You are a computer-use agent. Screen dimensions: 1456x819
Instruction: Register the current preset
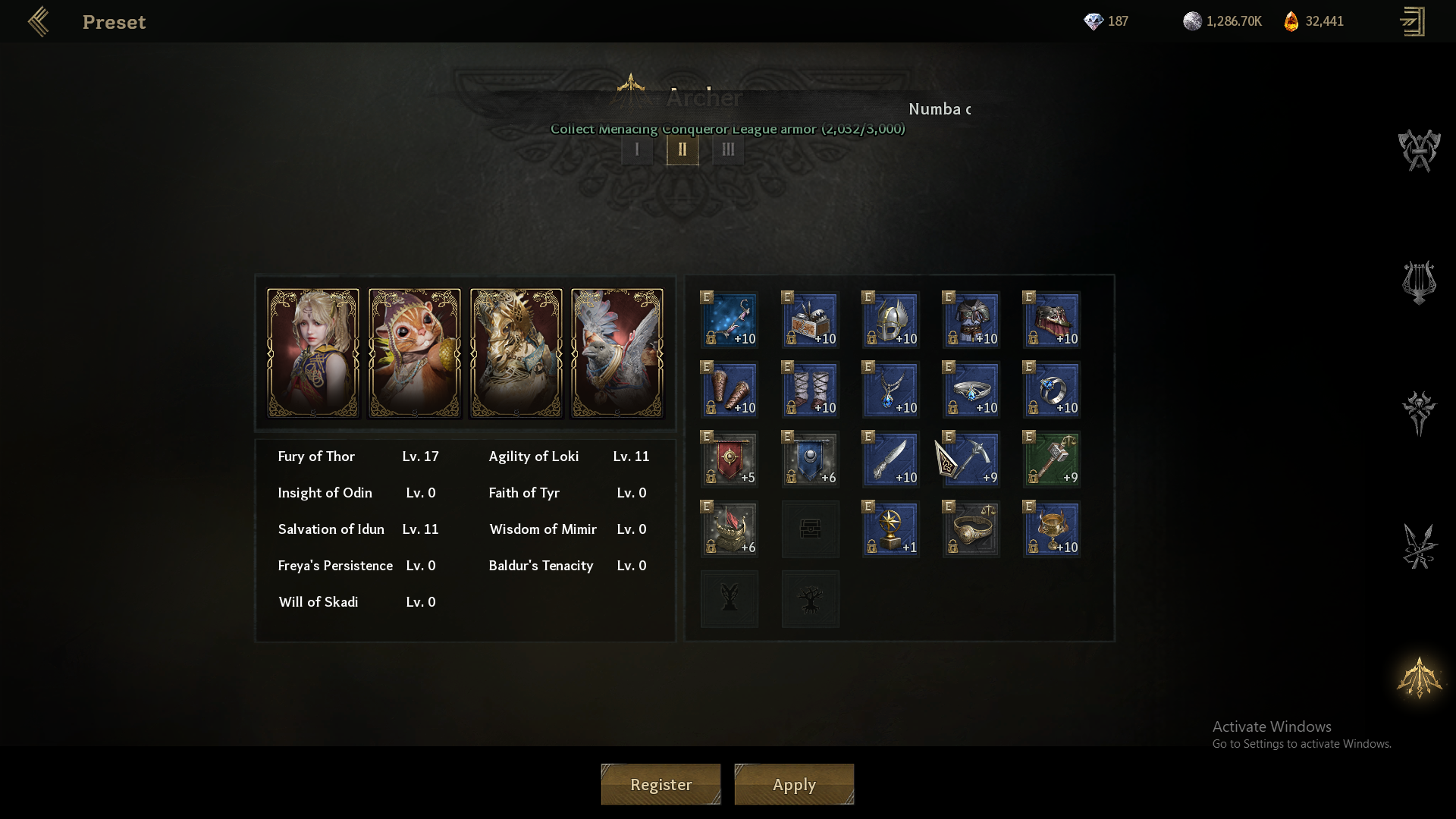tap(661, 784)
